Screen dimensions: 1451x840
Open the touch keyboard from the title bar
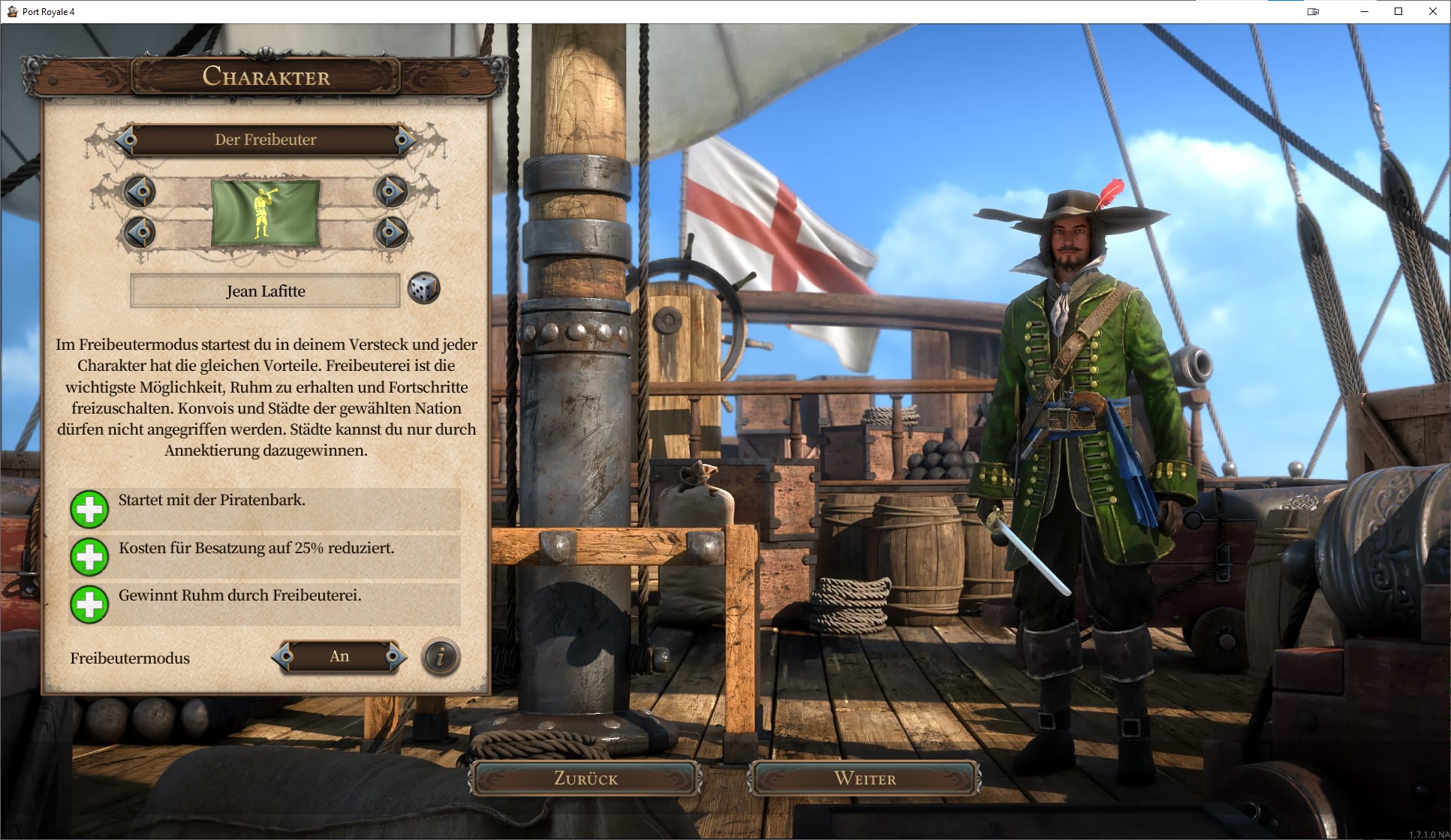(x=1312, y=11)
